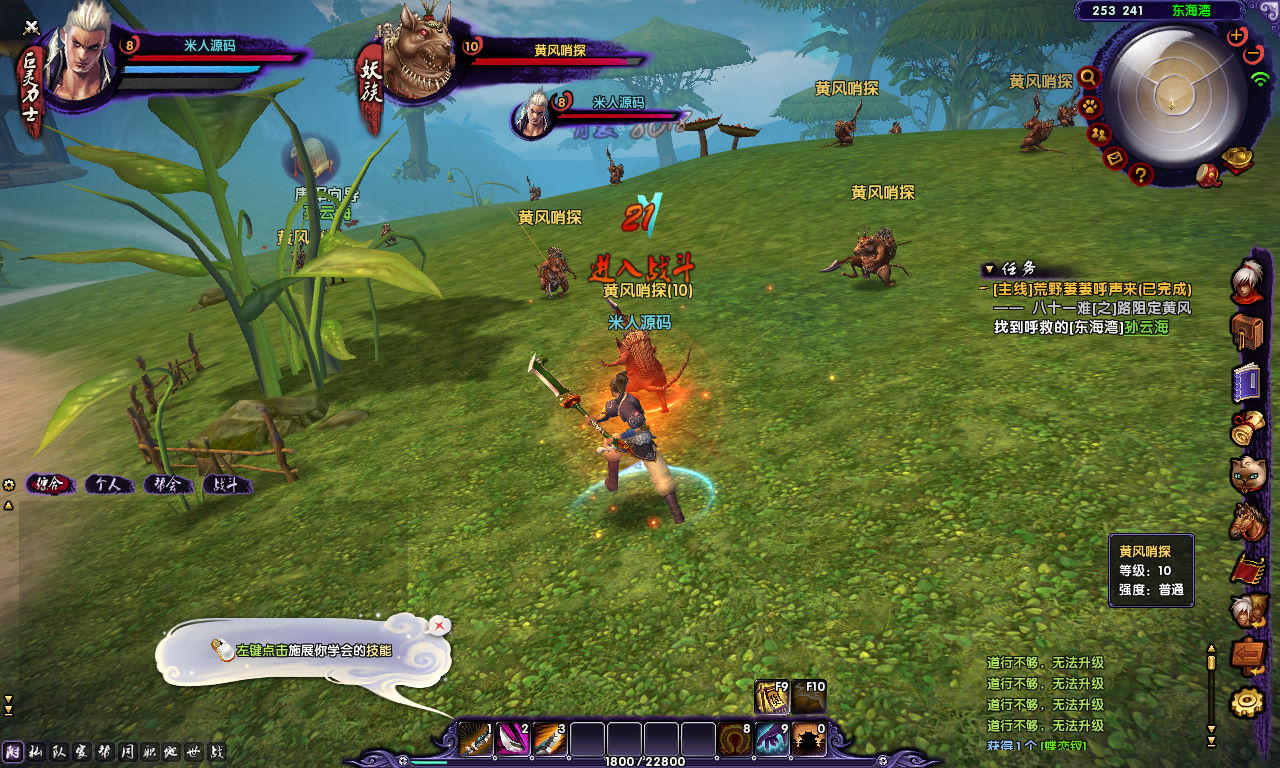The height and width of the screenshot is (768, 1280).
Task: Open the magnifying glass search icon
Action: (x=1088, y=77)
